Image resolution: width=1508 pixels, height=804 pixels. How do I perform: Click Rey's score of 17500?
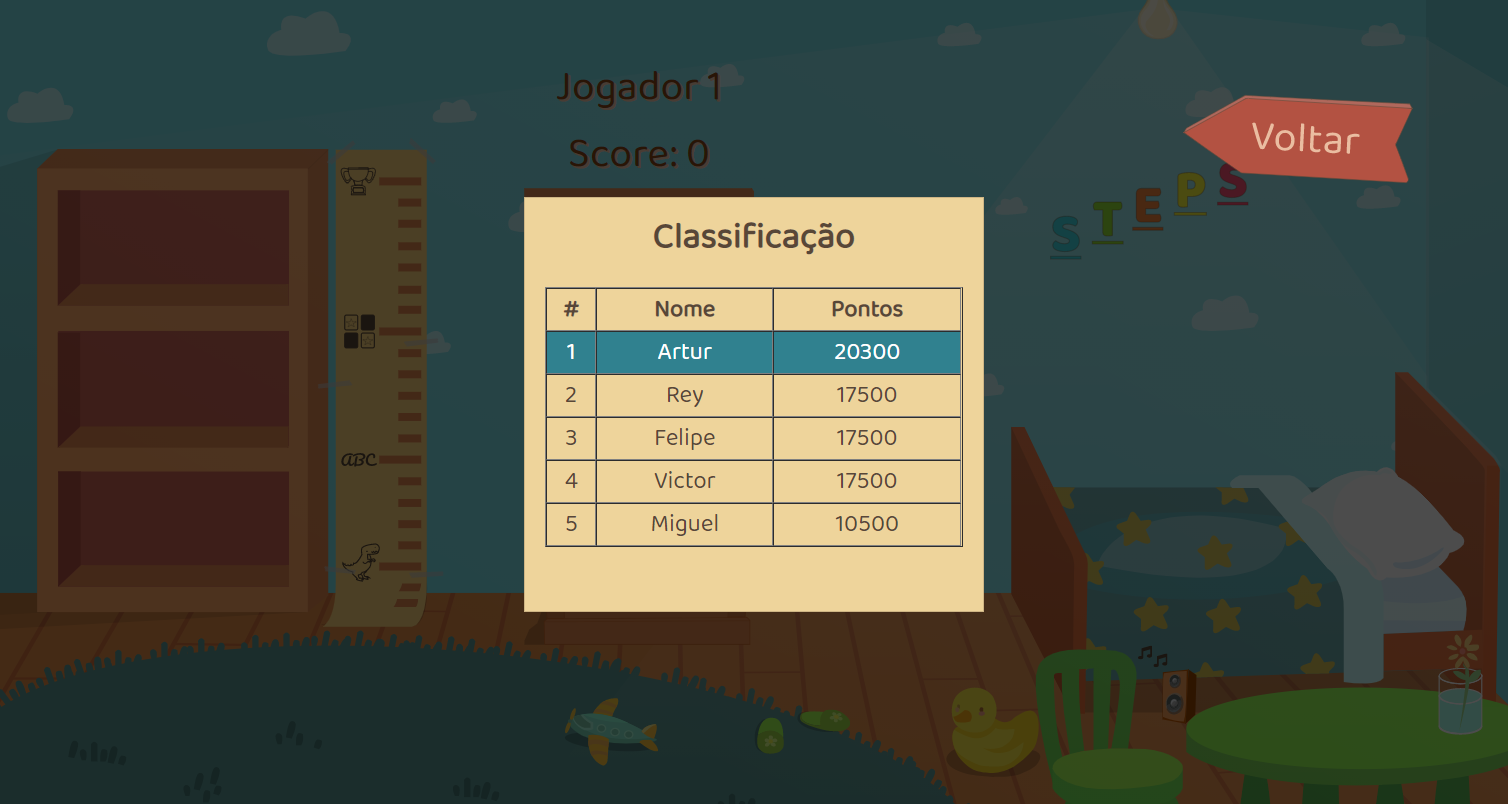pyautogui.click(x=866, y=395)
